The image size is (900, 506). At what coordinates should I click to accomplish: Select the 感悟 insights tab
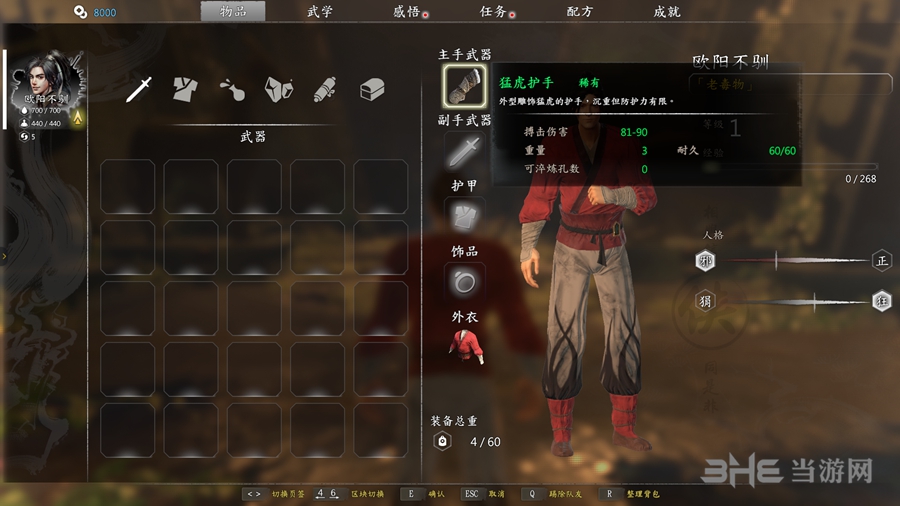pos(407,12)
